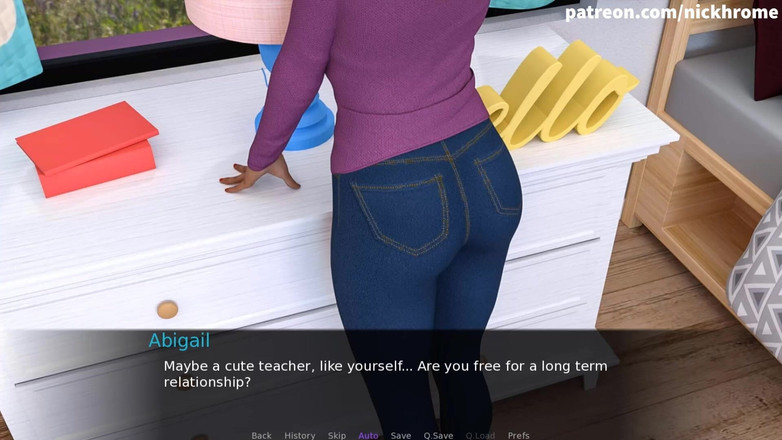Open the dialogue History log
The height and width of the screenshot is (440, 782).
click(299, 435)
